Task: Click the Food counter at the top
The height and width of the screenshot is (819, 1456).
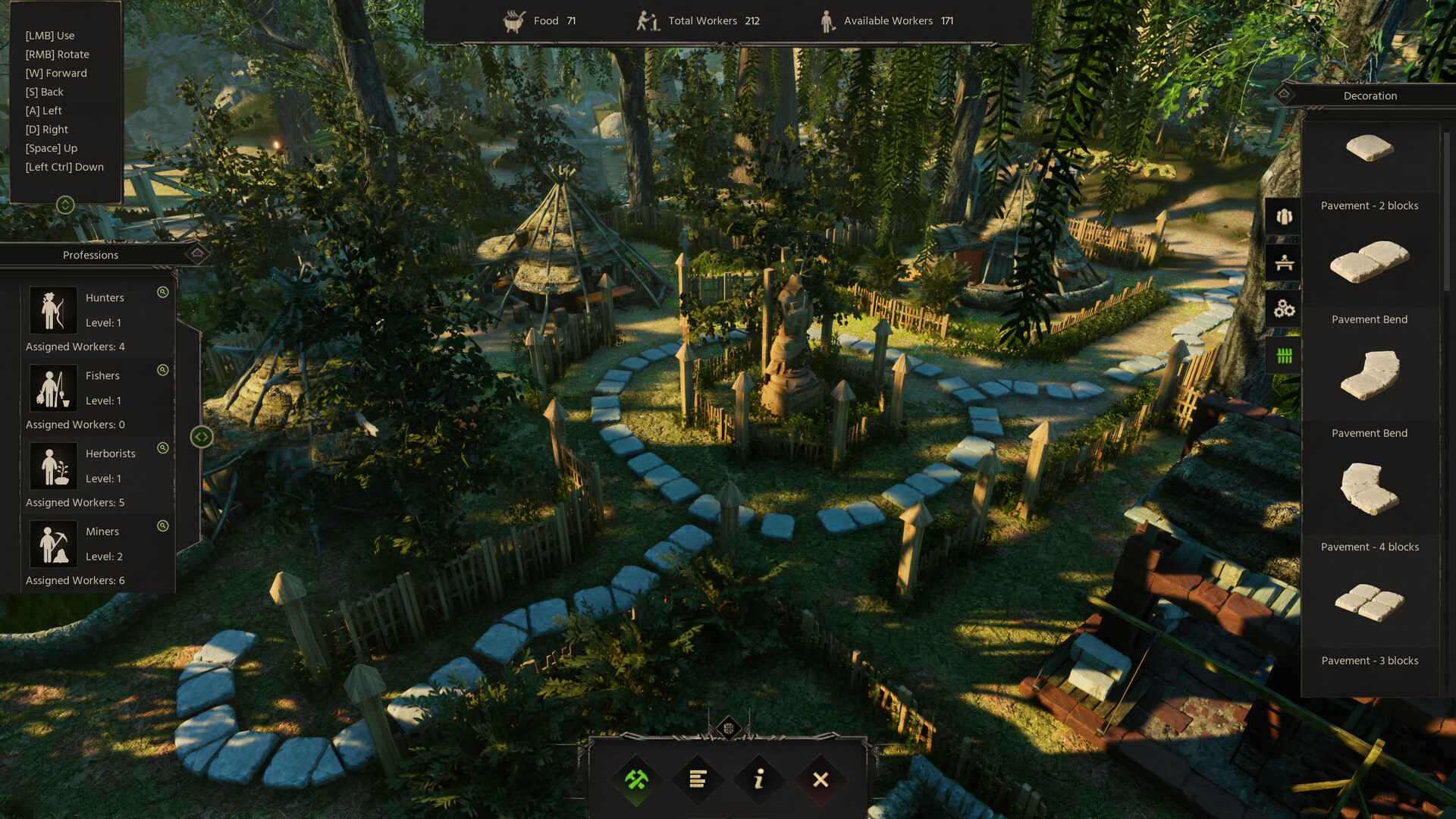Action: coord(538,20)
